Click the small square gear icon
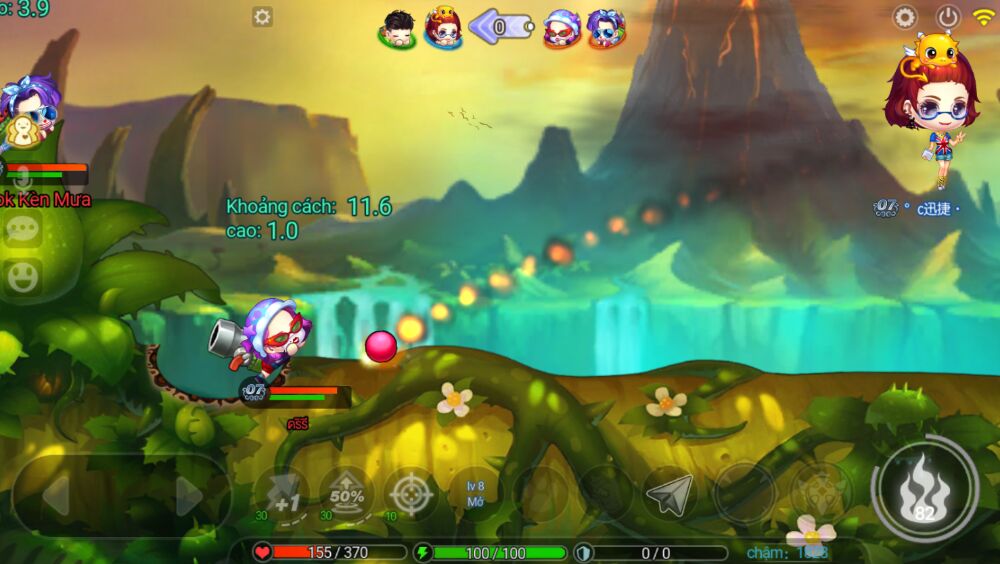The width and height of the screenshot is (1000, 564). pos(262,17)
